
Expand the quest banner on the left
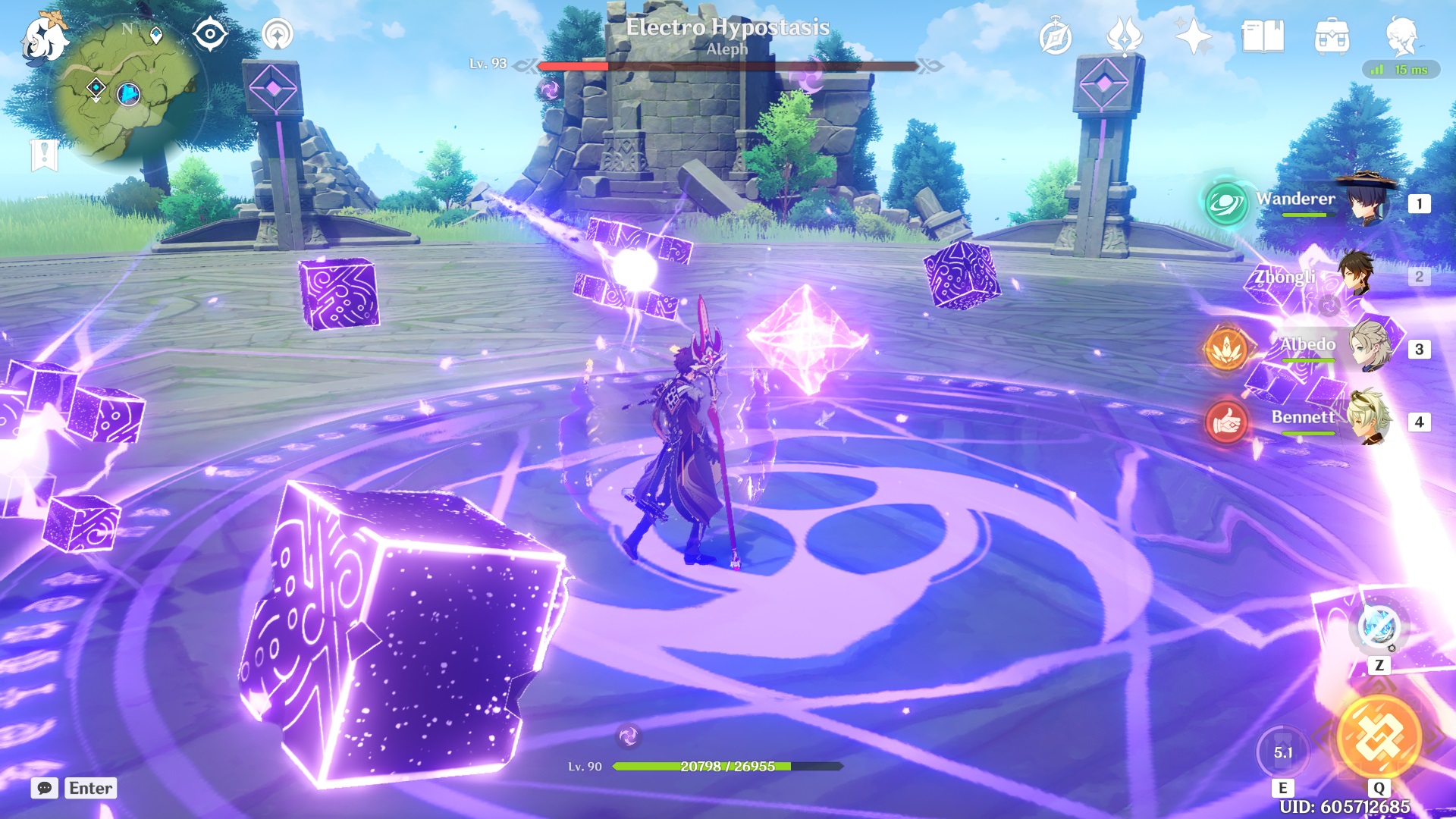pyautogui.click(x=43, y=155)
